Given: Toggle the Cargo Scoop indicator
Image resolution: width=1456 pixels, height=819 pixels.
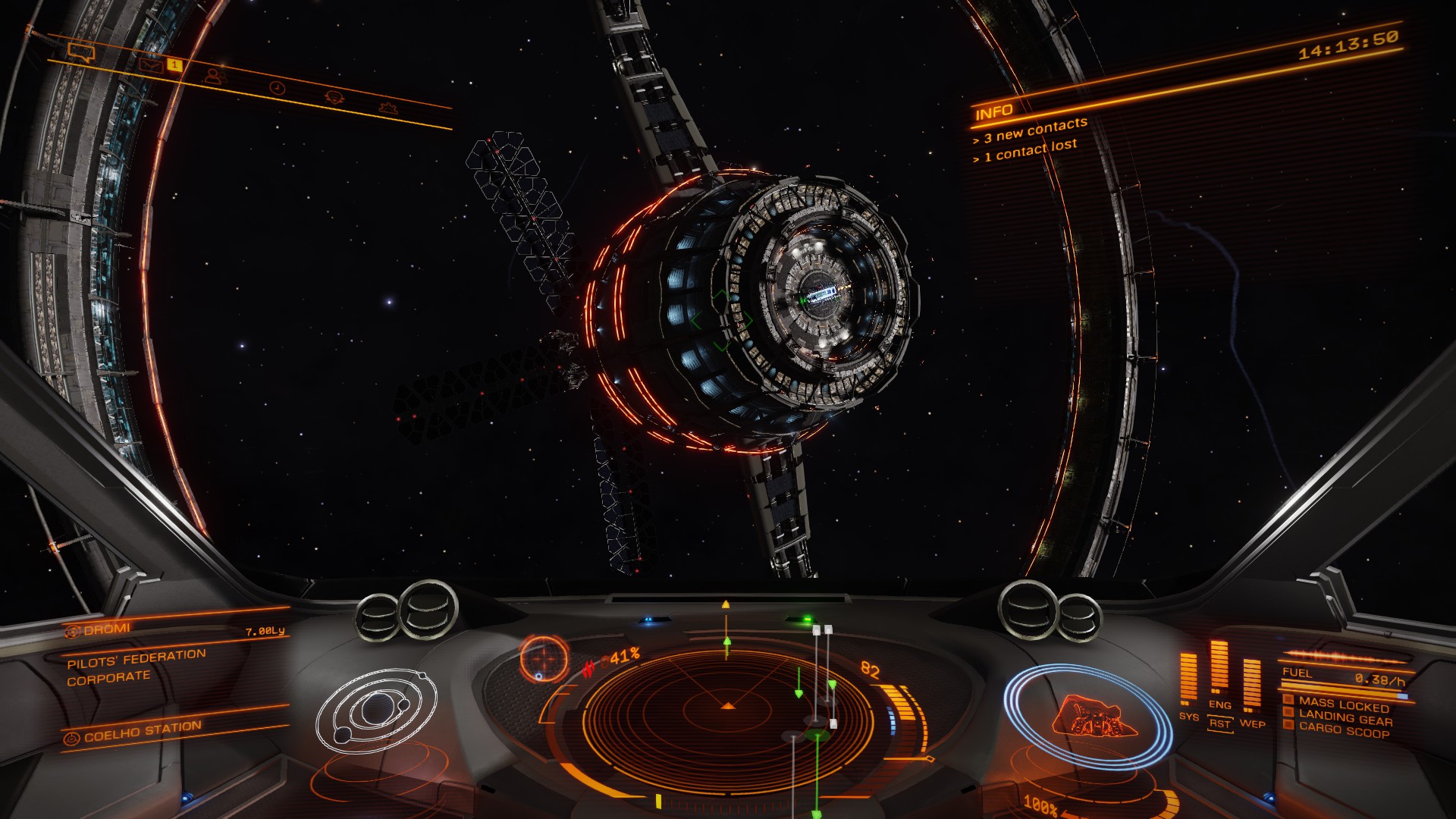Looking at the screenshot, I should click(x=1344, y=731).
